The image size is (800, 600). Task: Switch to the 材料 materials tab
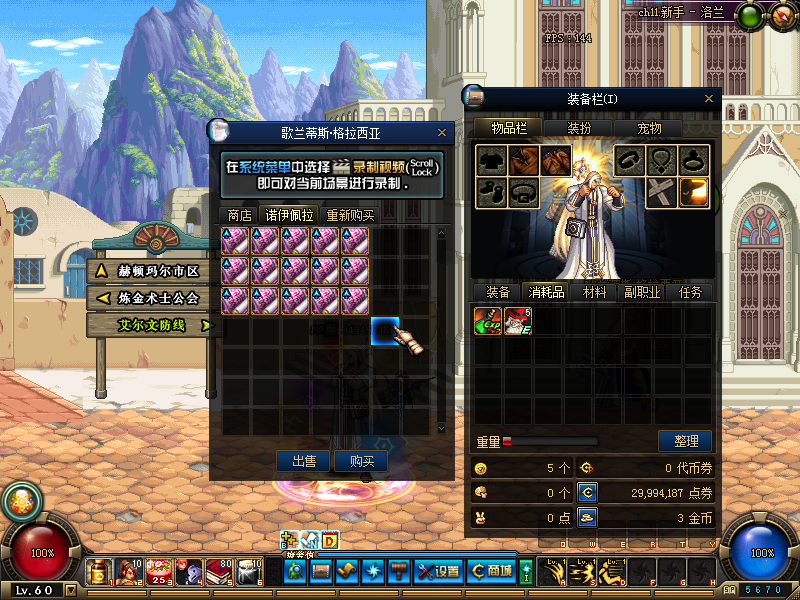(594, 292)
